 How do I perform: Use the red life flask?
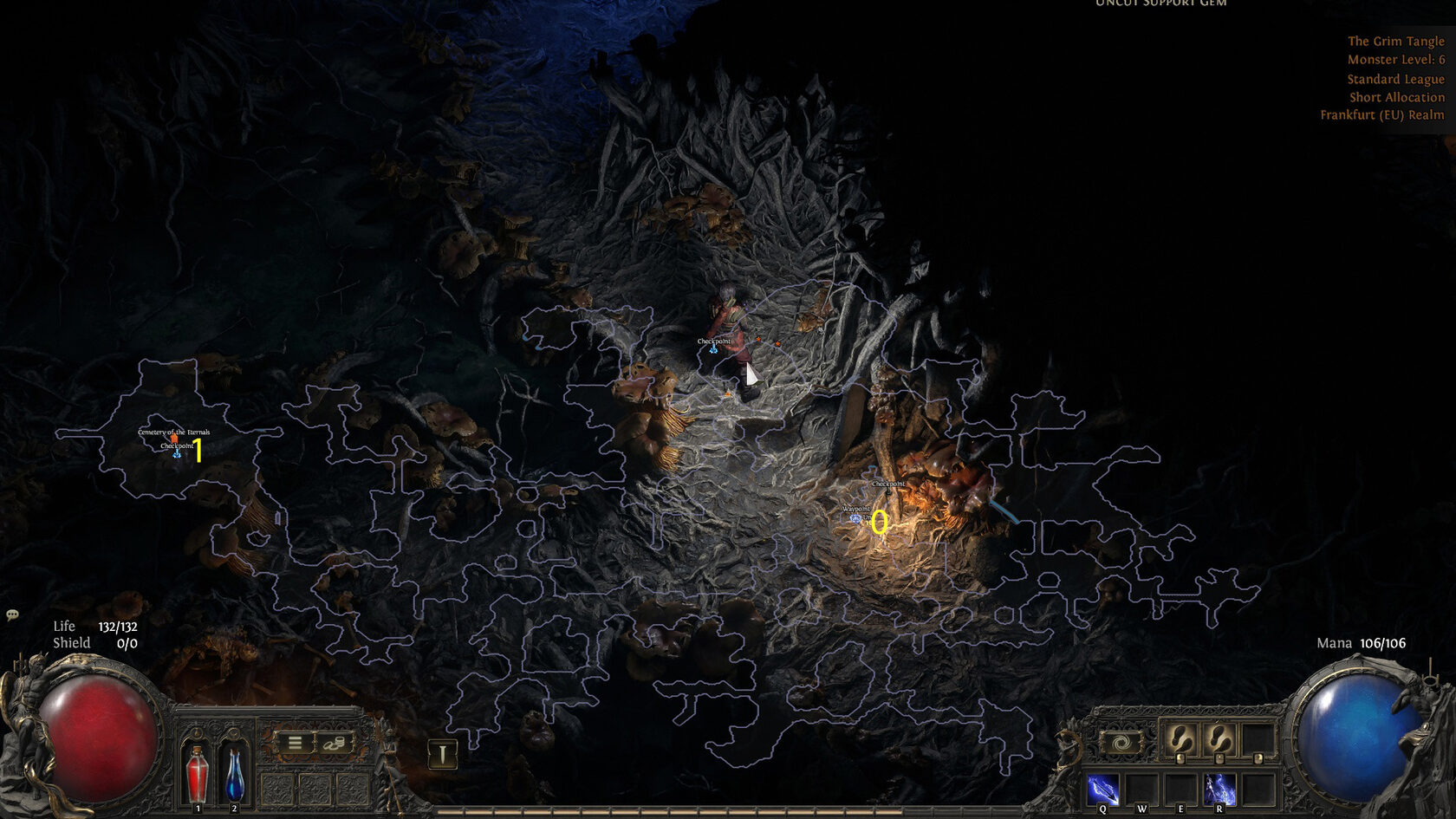(198, 774)
